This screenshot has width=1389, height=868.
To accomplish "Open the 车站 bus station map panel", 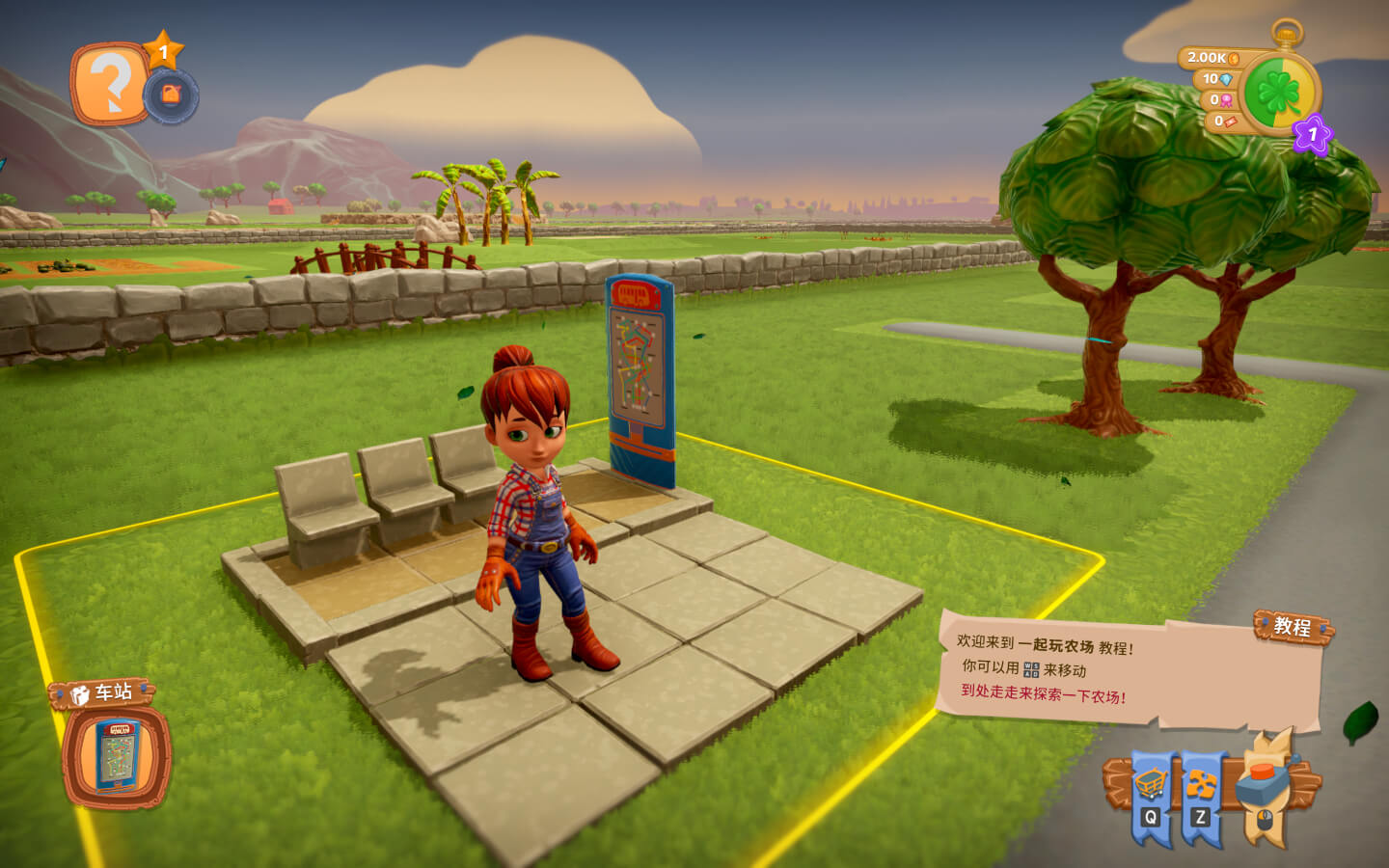I will pos(117,756).
